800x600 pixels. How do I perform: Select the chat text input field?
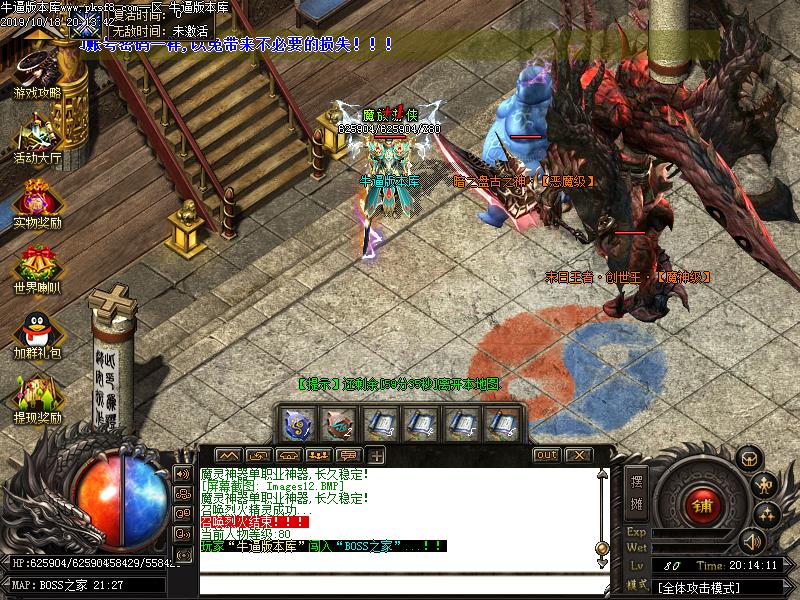coord(400,584)
